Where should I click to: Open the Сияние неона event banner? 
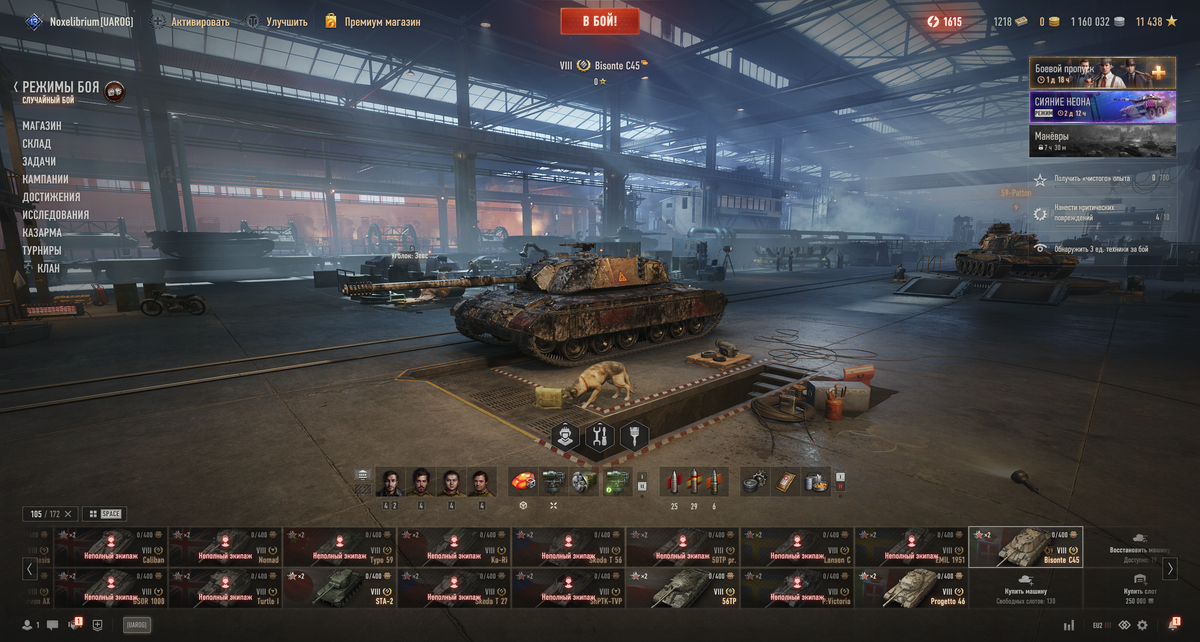tap(1102, 106)
